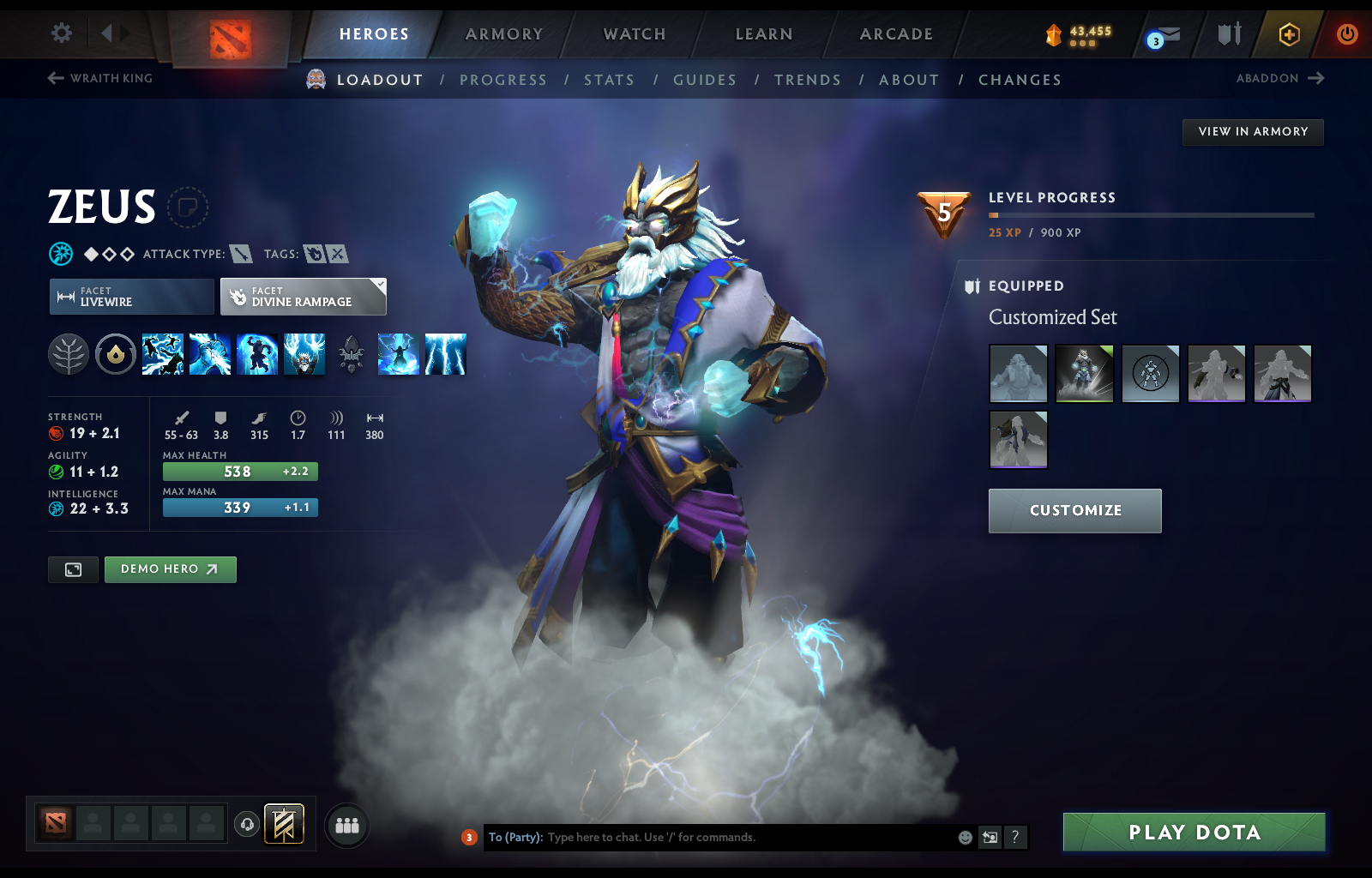Open the Lightning Bolt ability icon
The image size is (1372, 878).
209,354
